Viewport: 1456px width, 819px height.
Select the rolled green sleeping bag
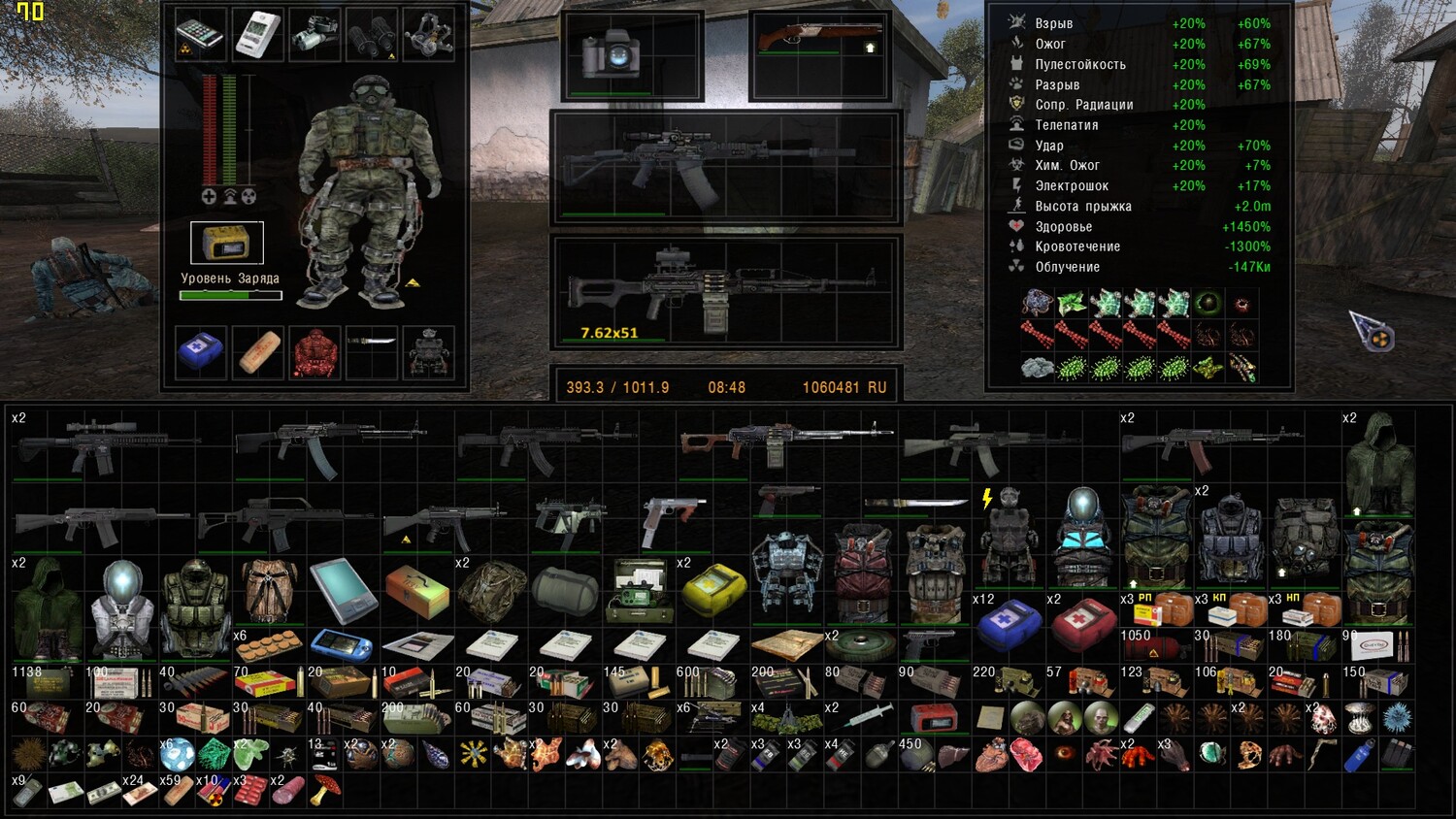pos(565,590)
